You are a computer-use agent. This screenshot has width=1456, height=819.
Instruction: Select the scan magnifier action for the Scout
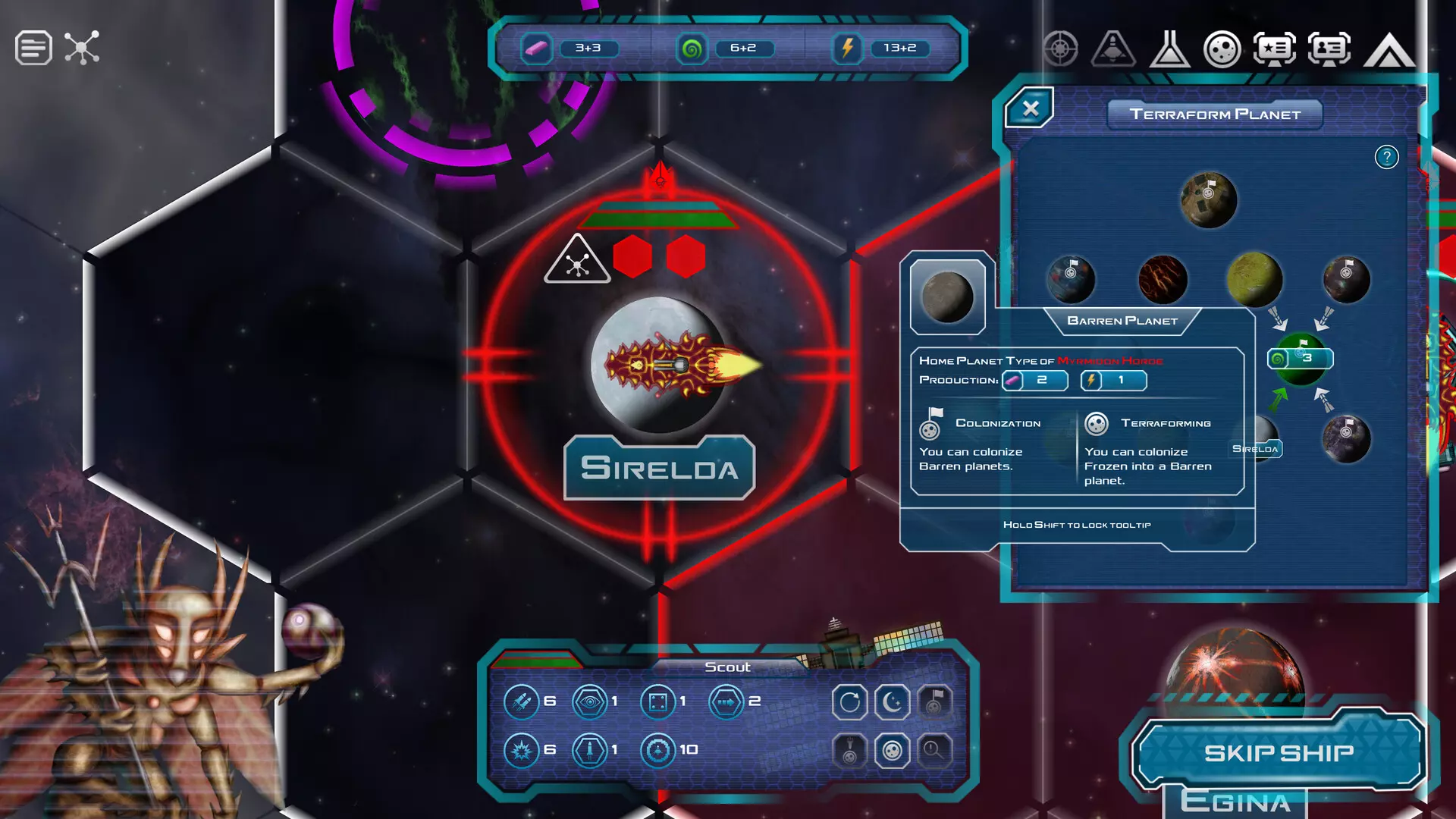934,751
